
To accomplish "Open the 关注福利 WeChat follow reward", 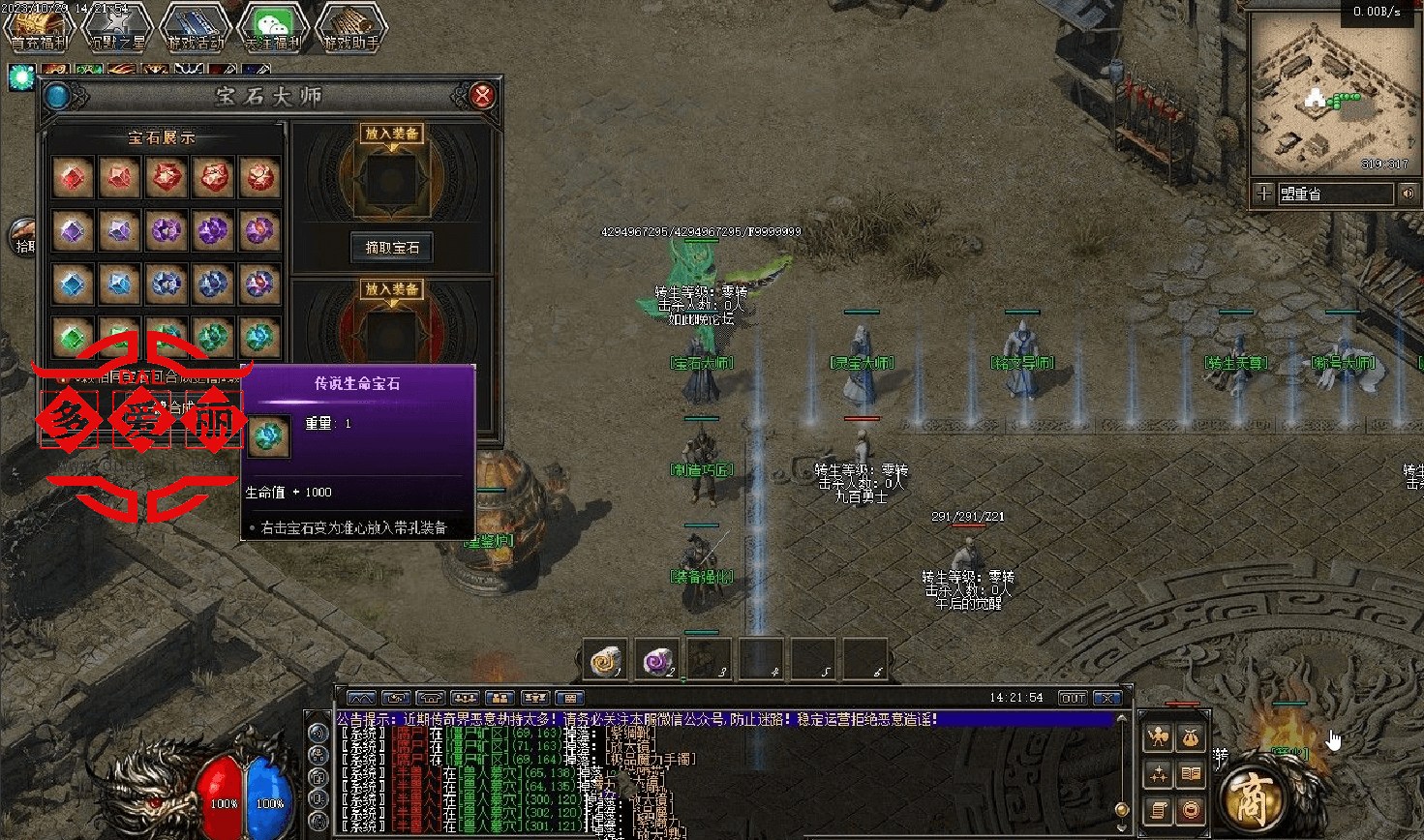I will coord(272,27).
